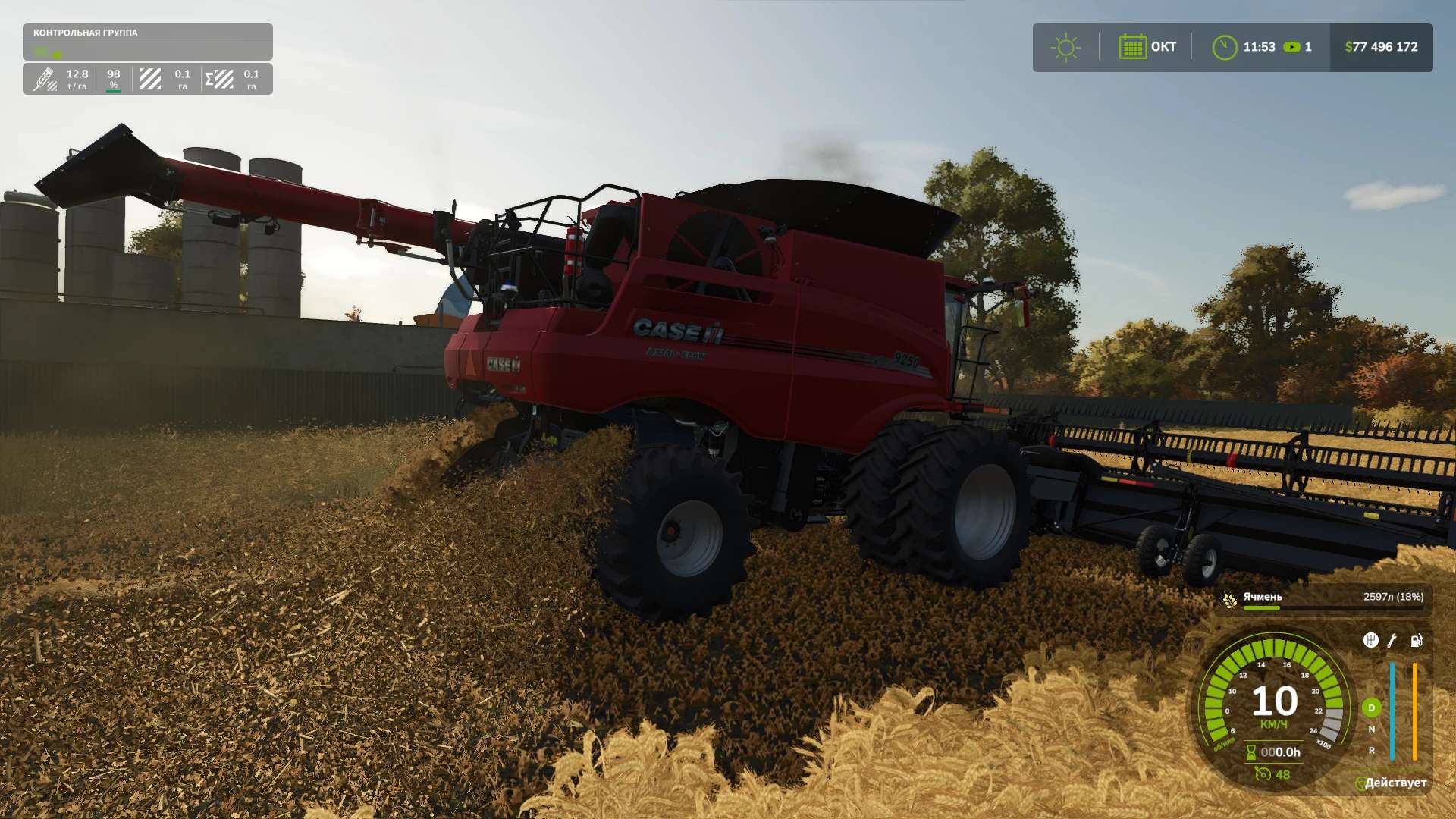Click the hourglass operating hours icon
The width and height of the screenshot is (1456, 819).
tap(1250, 752)
